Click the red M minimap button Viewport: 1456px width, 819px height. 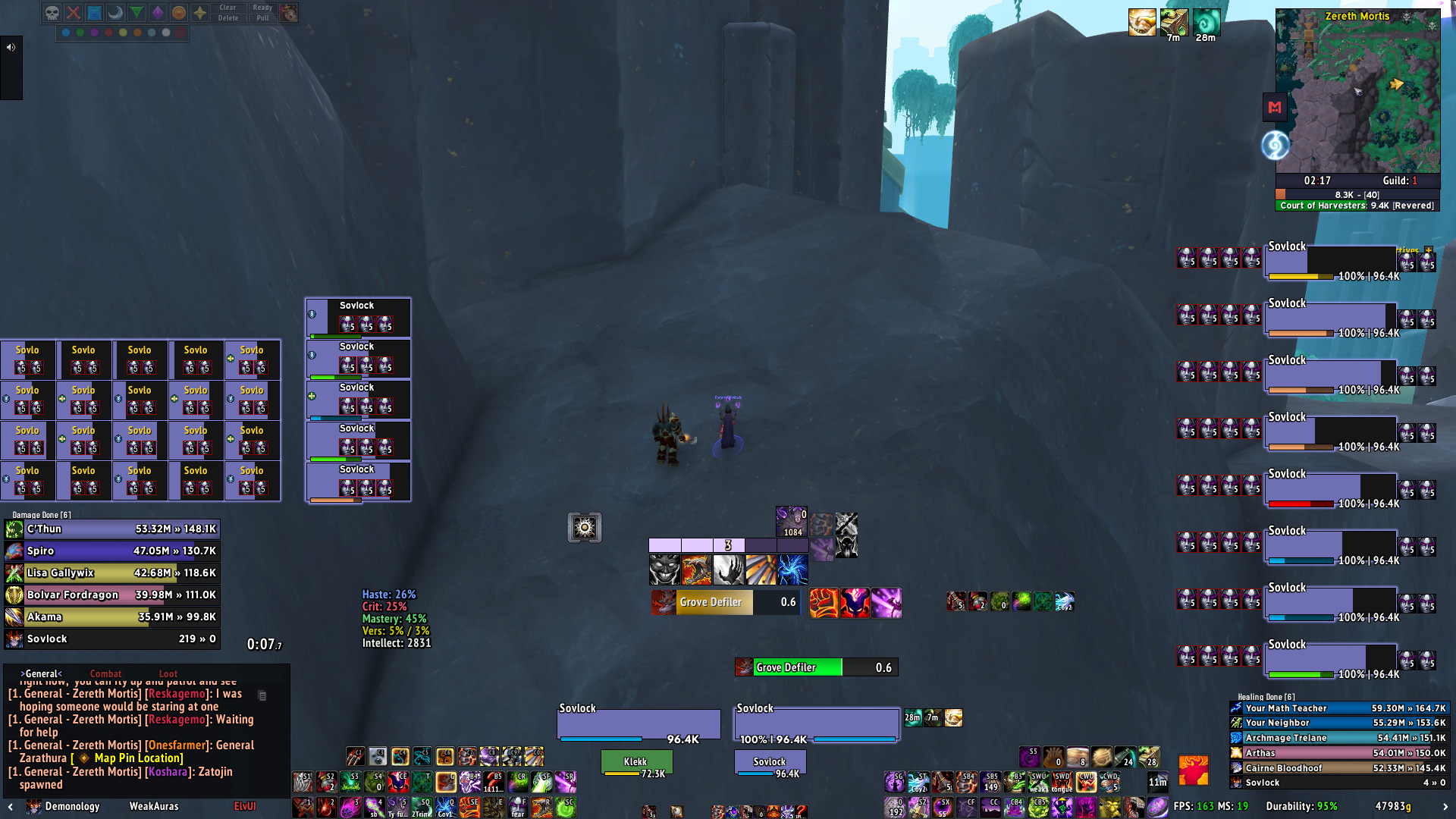(1275, 108)
